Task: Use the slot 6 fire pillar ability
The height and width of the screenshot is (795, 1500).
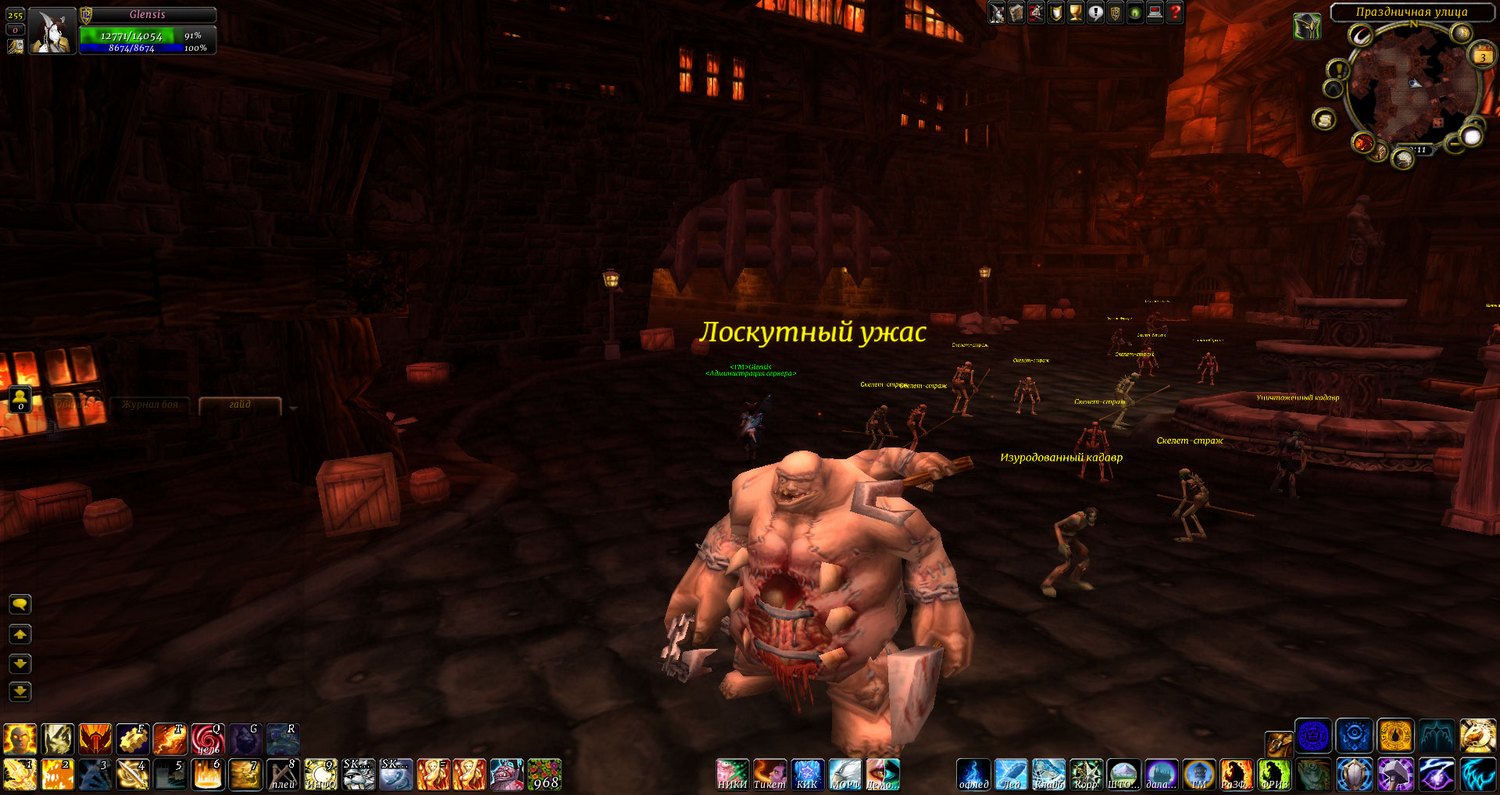Action: click(x=208, y=775)
